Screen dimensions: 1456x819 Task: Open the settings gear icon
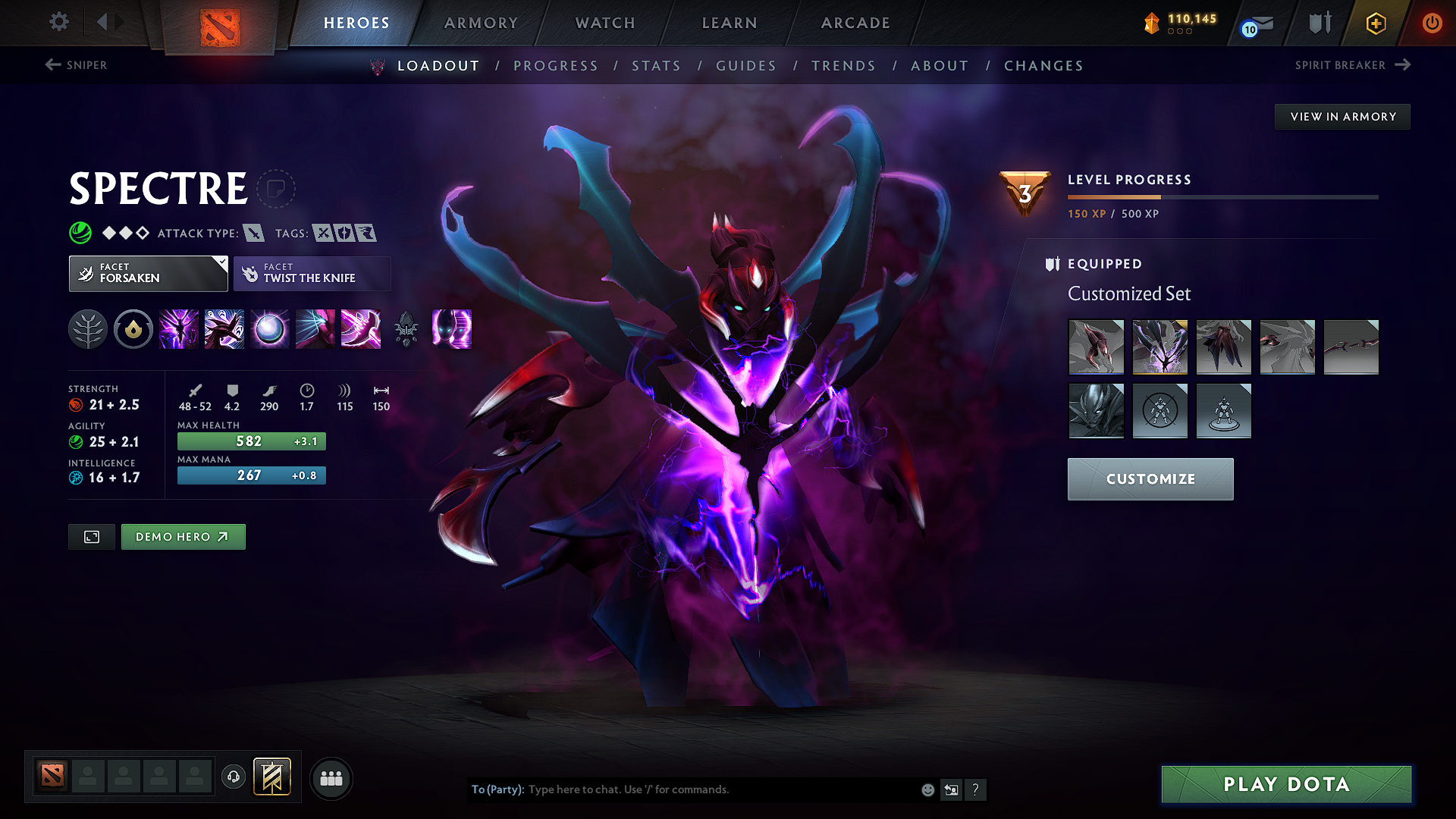click(58, 22)
